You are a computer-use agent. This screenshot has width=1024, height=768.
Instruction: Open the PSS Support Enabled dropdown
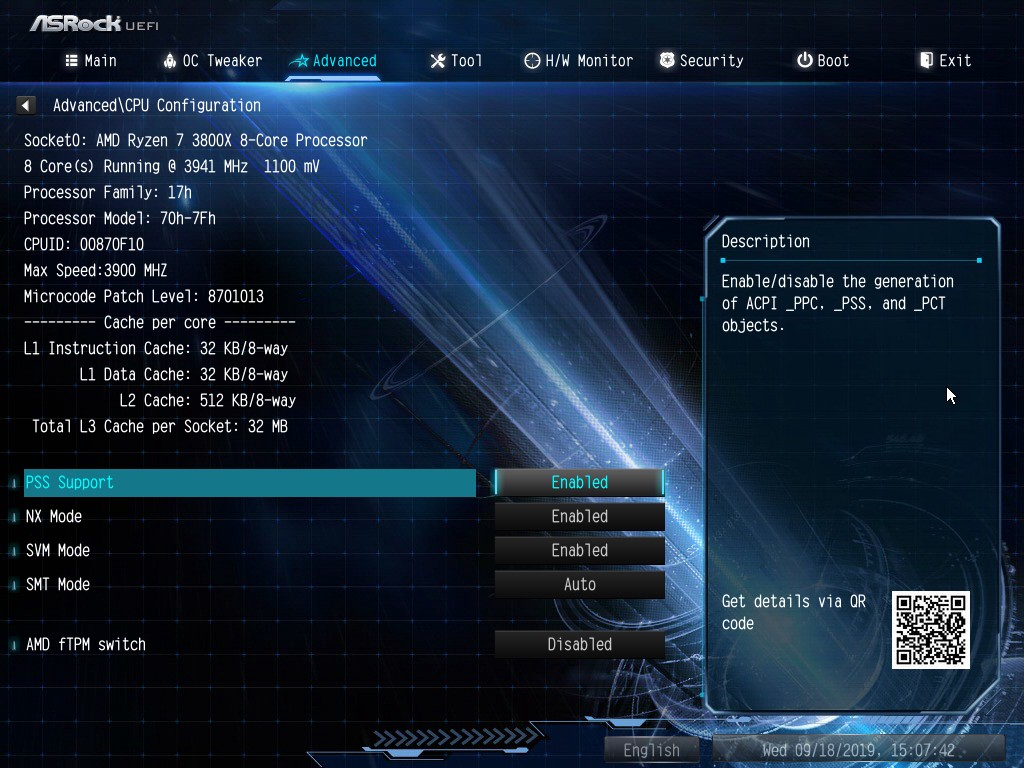tap(579, 483)
